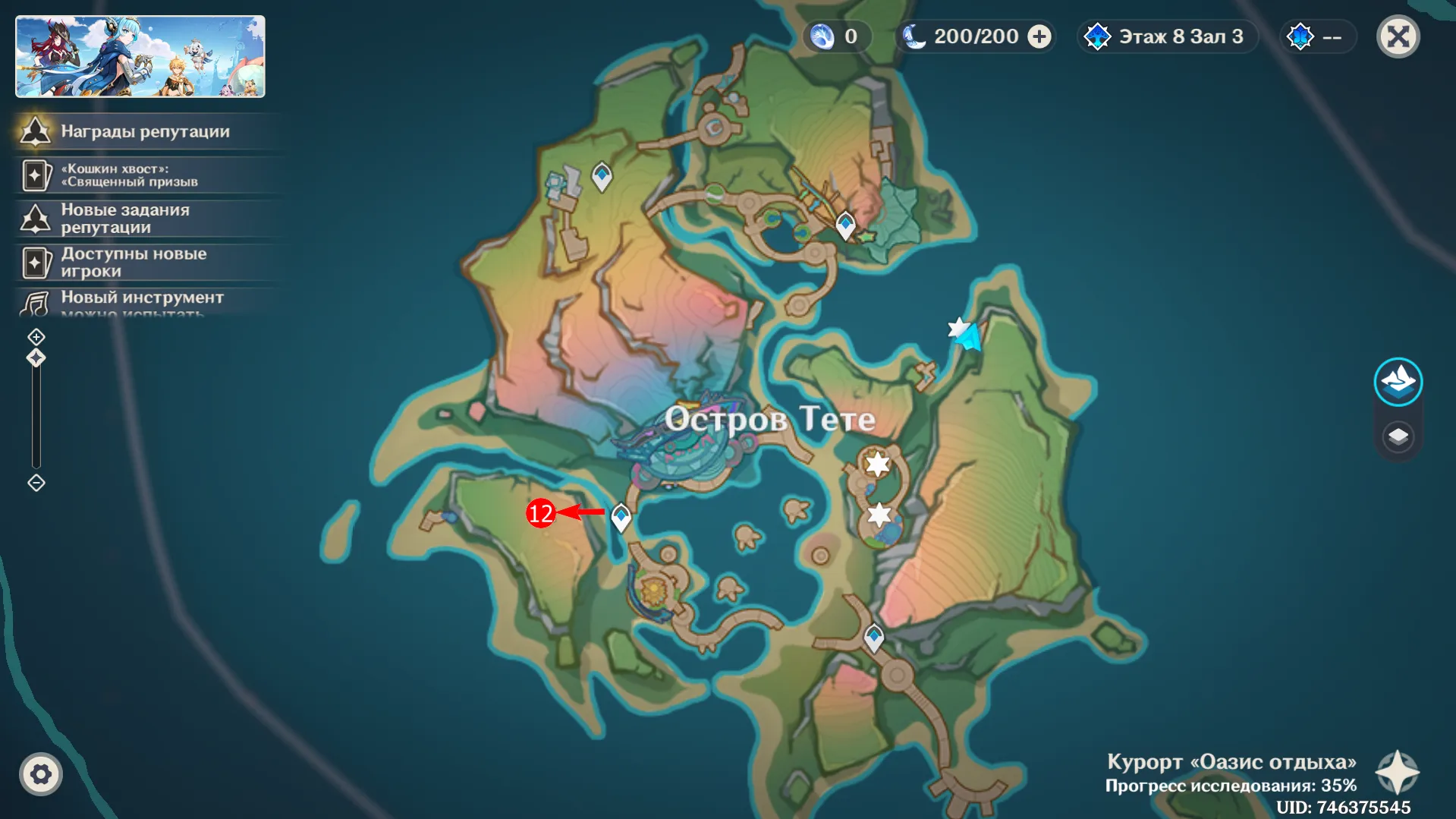Open «Награды репутации» notification
The height and width of the screenshot is (819, 1456).
pos(144,131)
